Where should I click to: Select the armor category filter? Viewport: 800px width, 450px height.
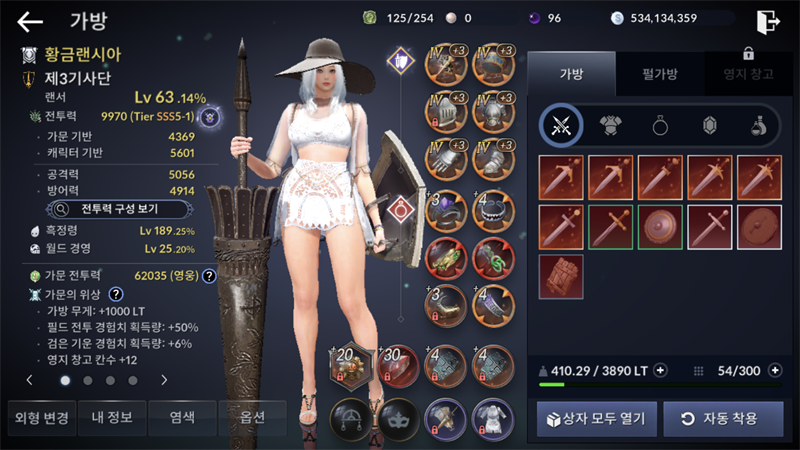point(610,125)
